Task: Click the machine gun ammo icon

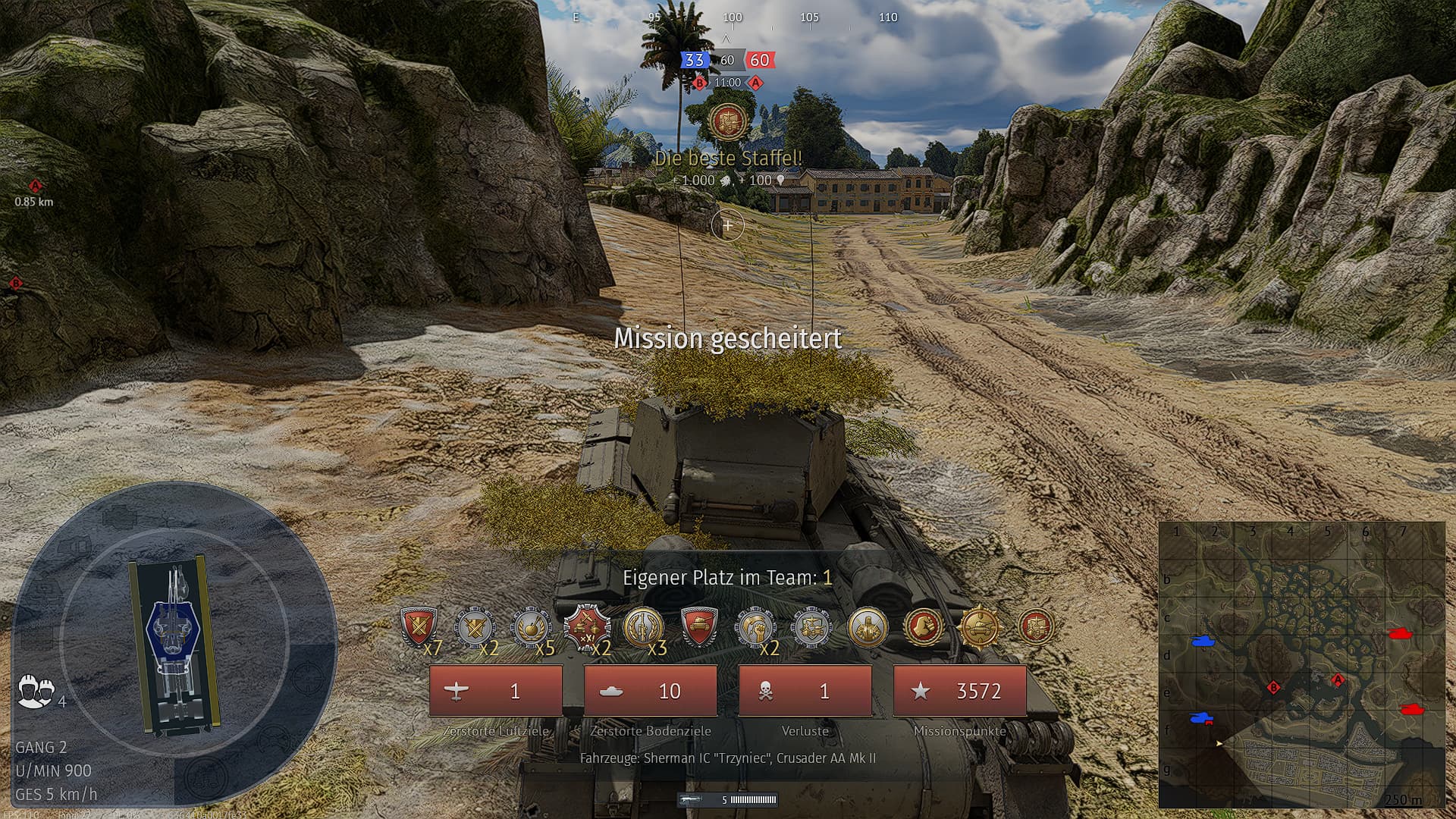Action: tap(690, 799)
